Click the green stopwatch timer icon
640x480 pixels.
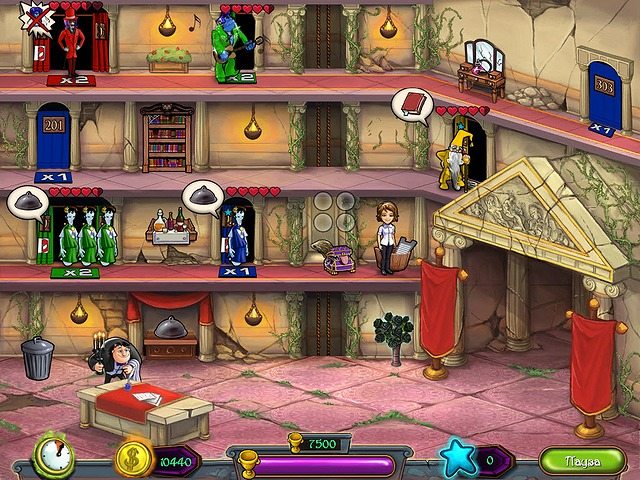point(52,456)
